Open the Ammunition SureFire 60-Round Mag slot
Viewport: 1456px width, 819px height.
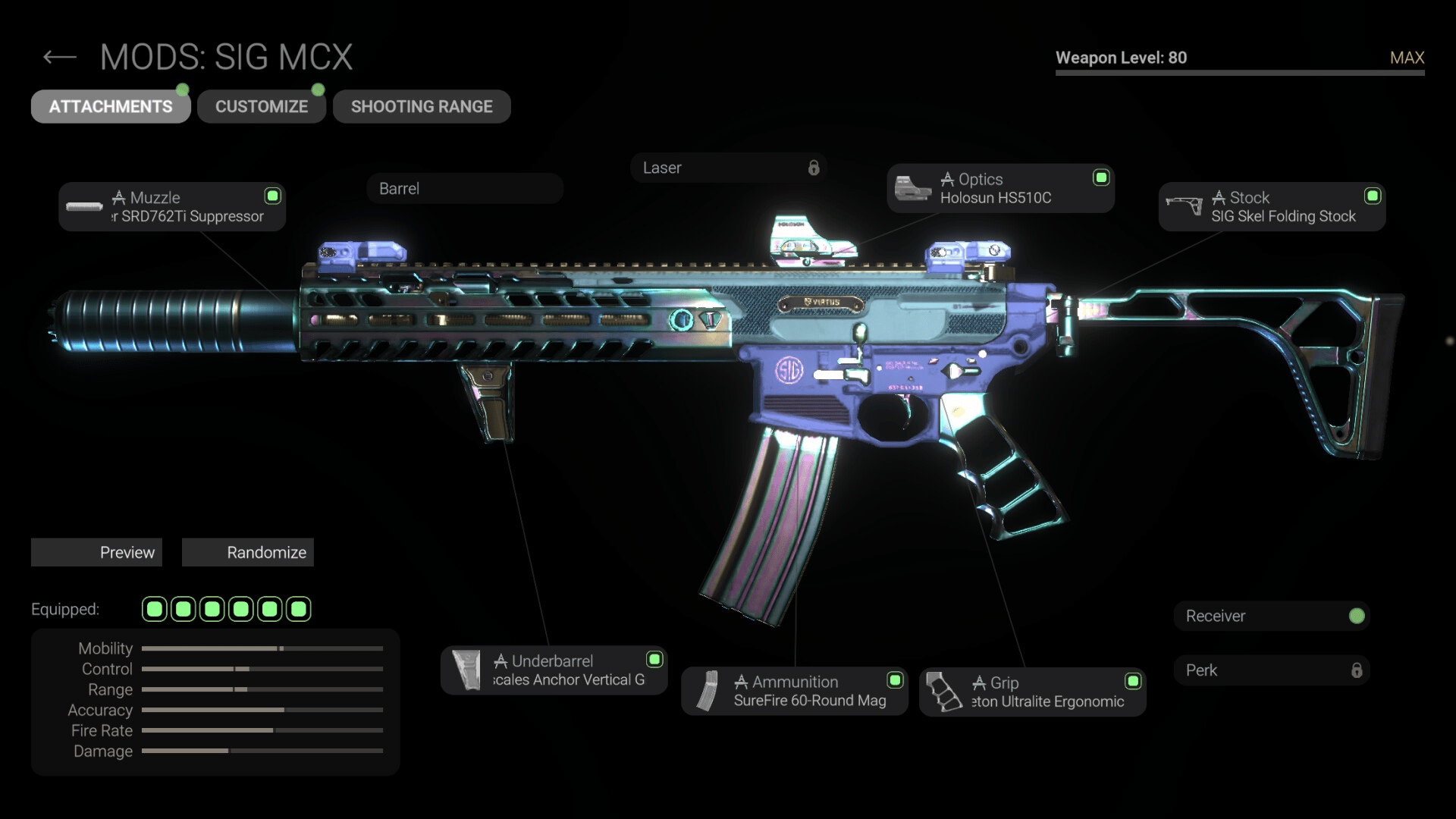794,692
